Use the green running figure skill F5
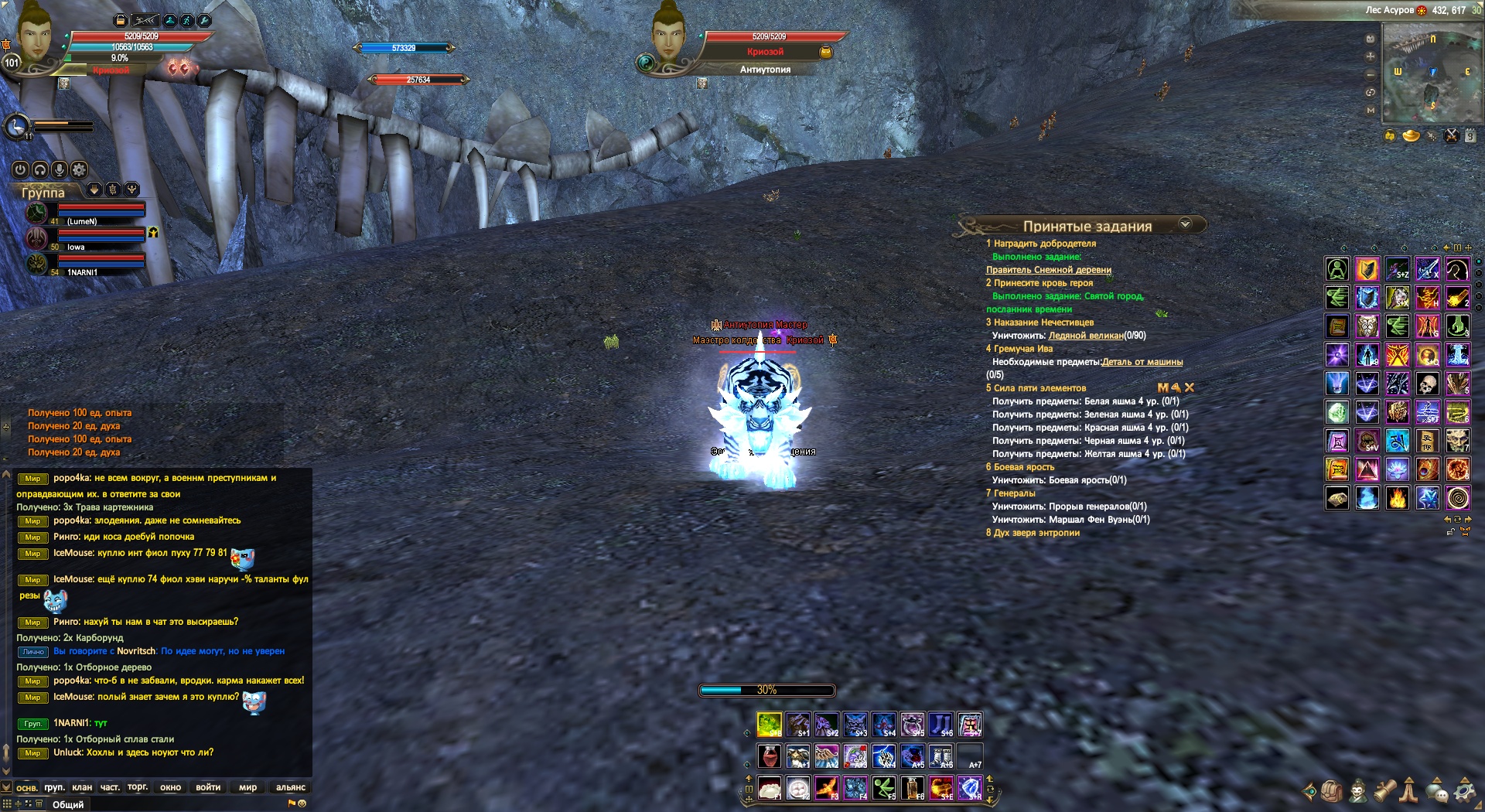Image resolution: width=1485 pixels, height=812 pixels. click(x=884, y=788)
